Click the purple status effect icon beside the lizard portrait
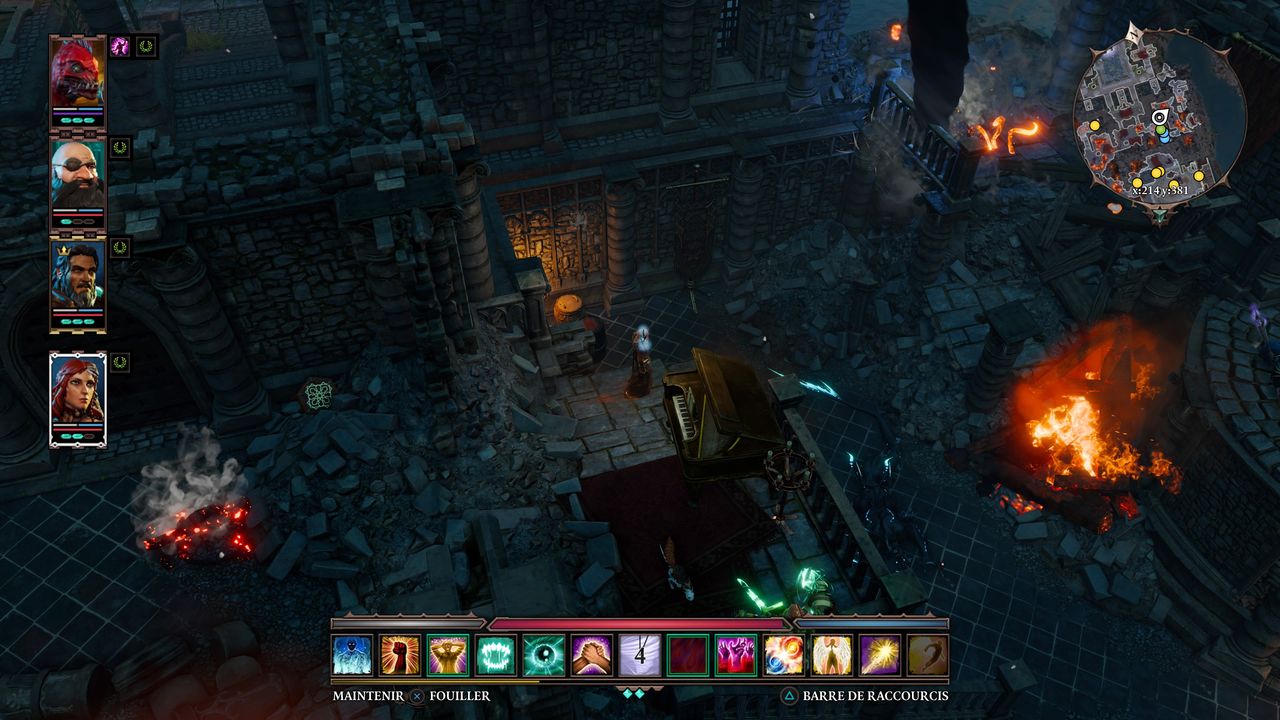Screen dimensions: 1280x720 120,46
